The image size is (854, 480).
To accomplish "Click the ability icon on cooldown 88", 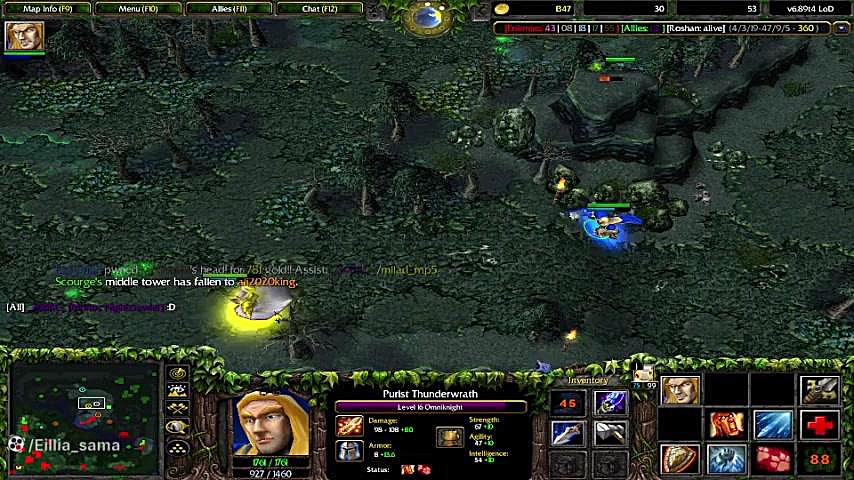I will point(820,459).
